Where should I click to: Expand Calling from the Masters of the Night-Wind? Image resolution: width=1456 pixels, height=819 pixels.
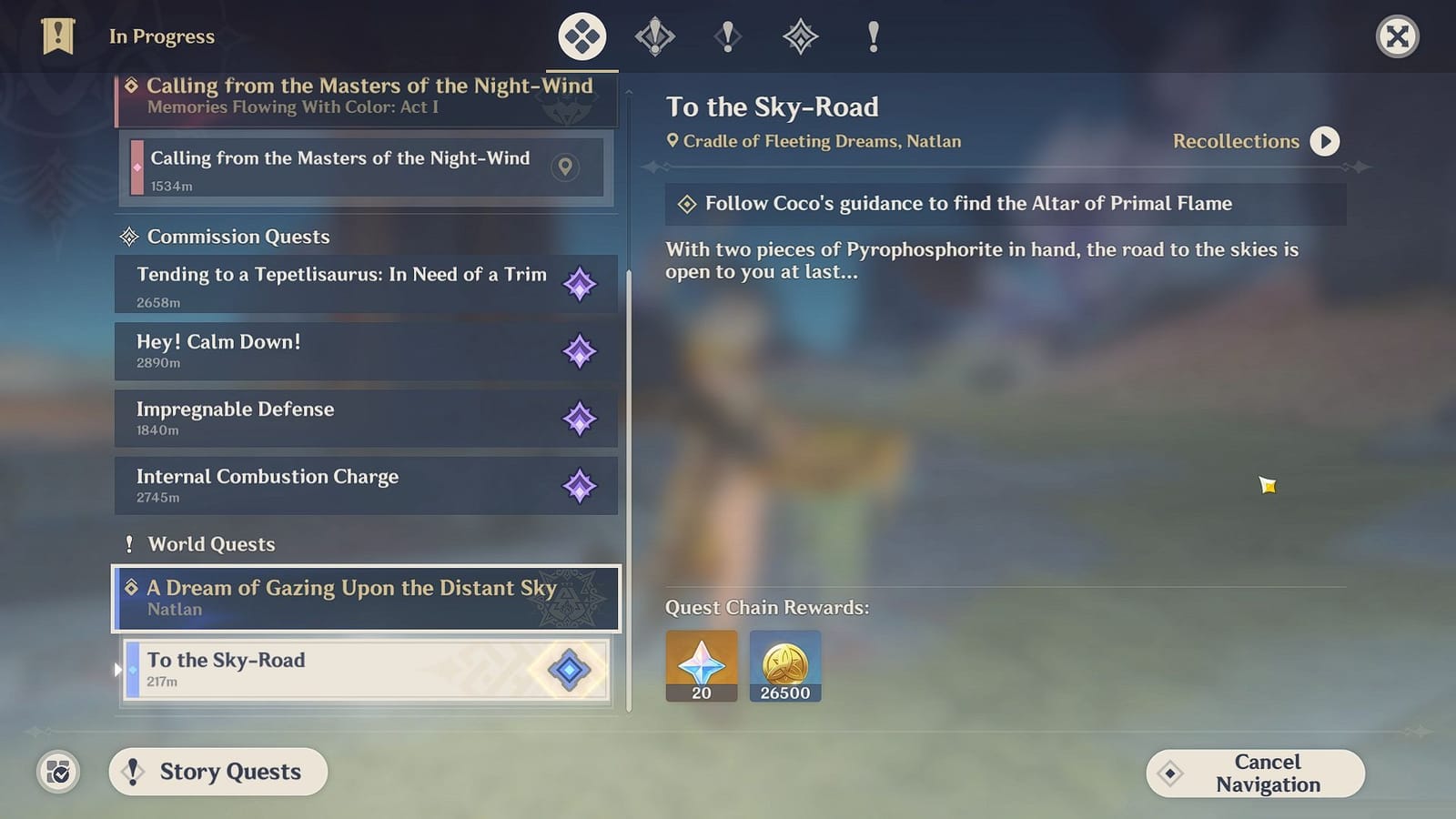364,96
